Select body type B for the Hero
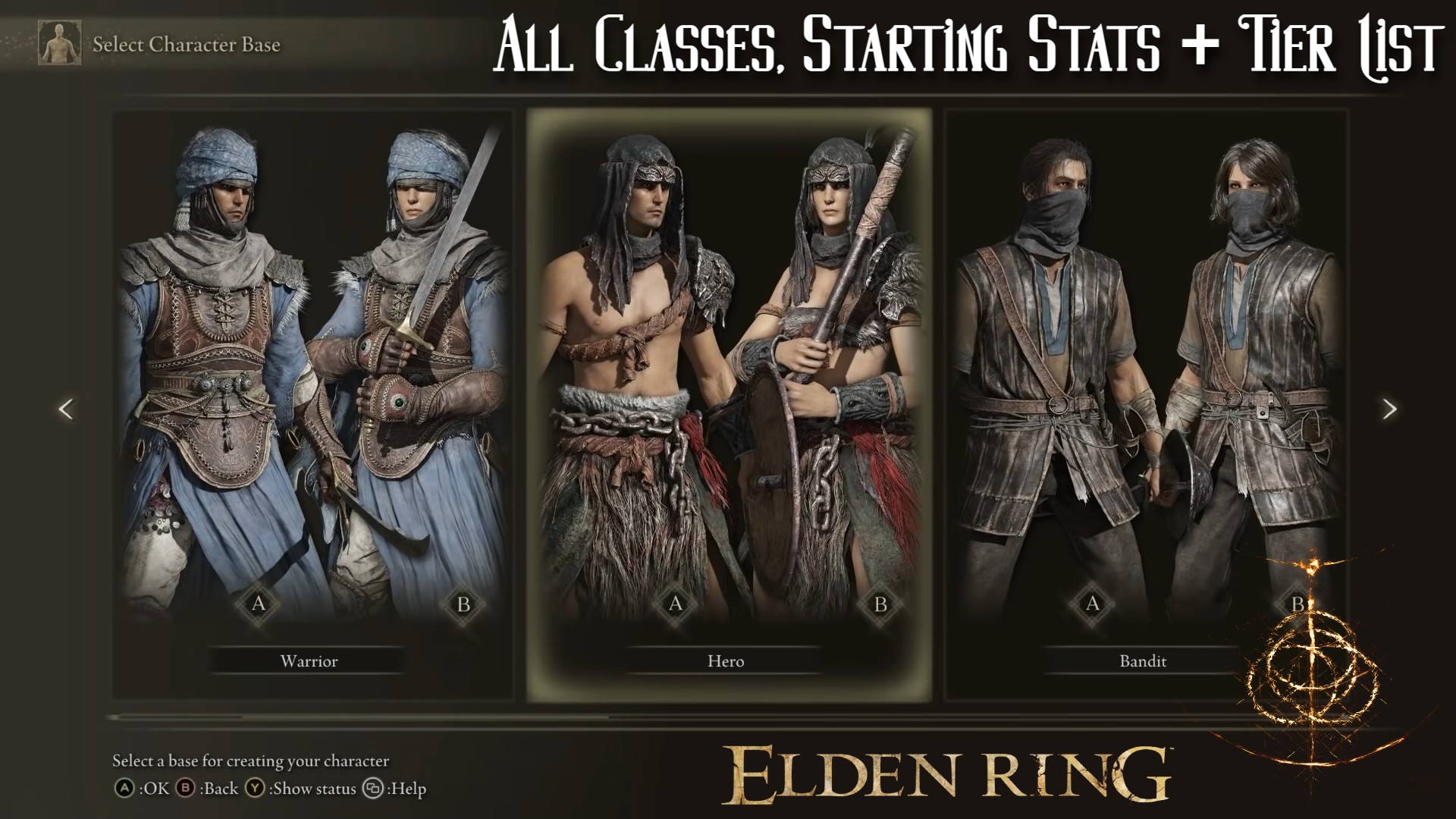The height and width of the screenshot is (819, 1456). pos(880,605)
